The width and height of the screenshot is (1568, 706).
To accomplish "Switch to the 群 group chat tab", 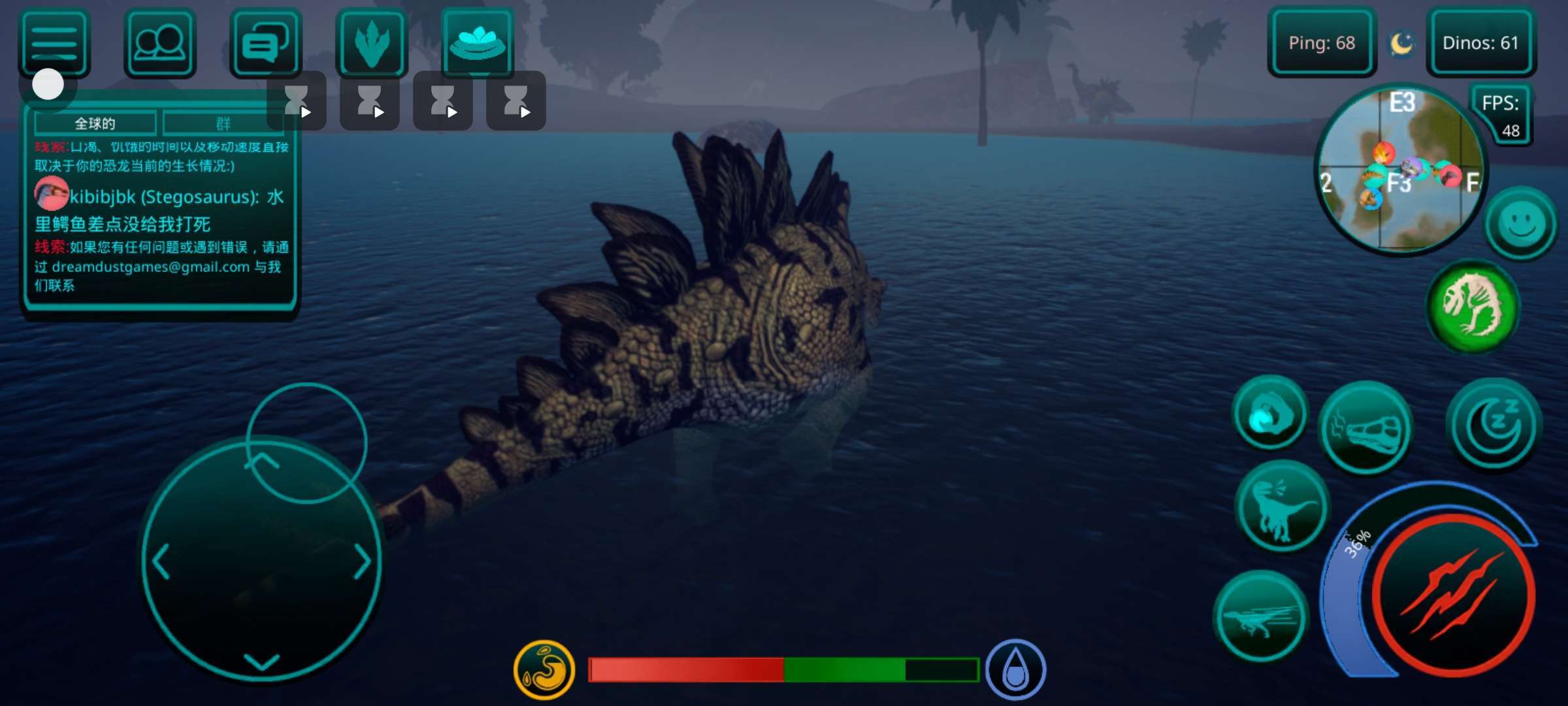I will pyautogui.click(x=222, y=124).
